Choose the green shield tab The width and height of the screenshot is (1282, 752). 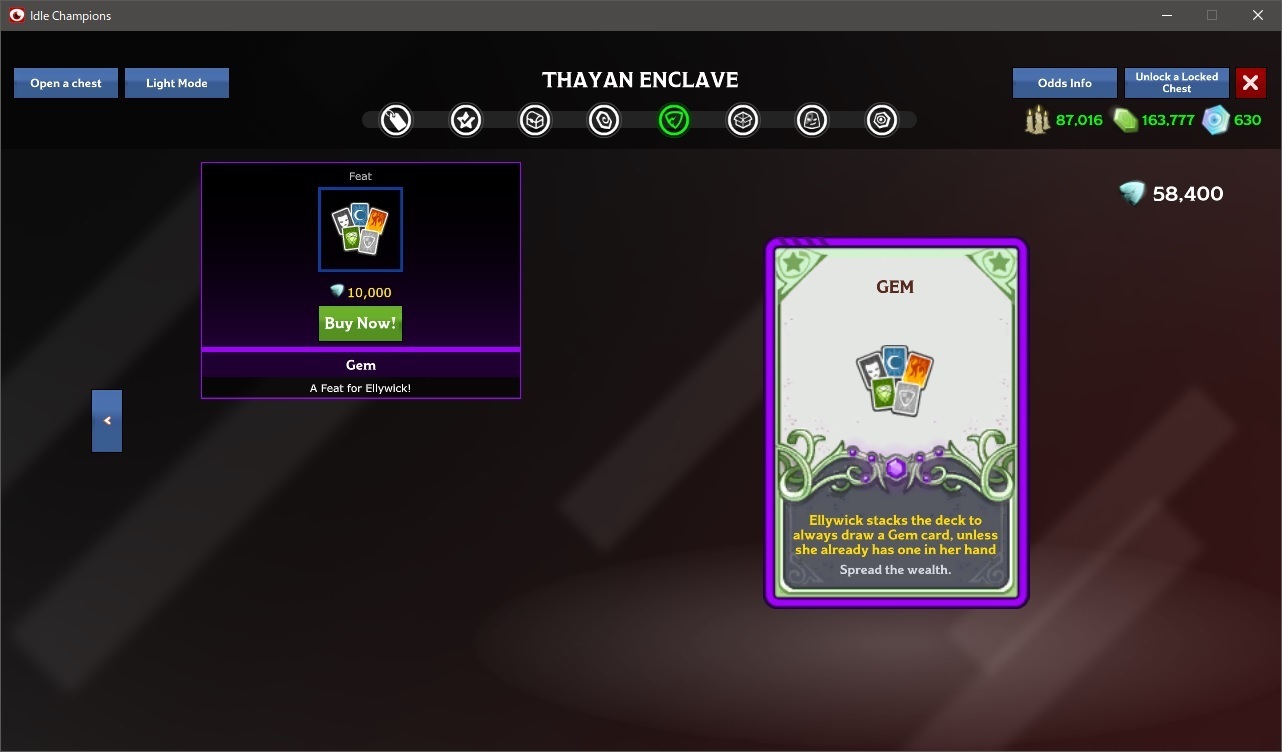pos(674,121)
